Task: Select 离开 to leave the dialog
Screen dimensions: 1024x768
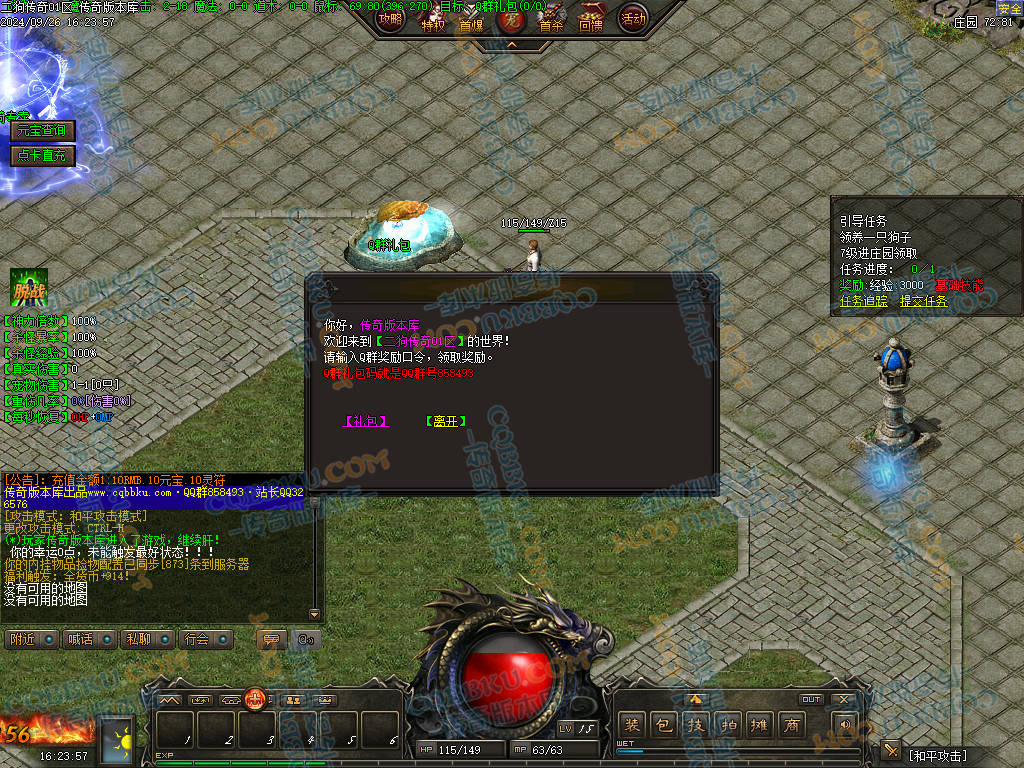Action: coord(446,422)
